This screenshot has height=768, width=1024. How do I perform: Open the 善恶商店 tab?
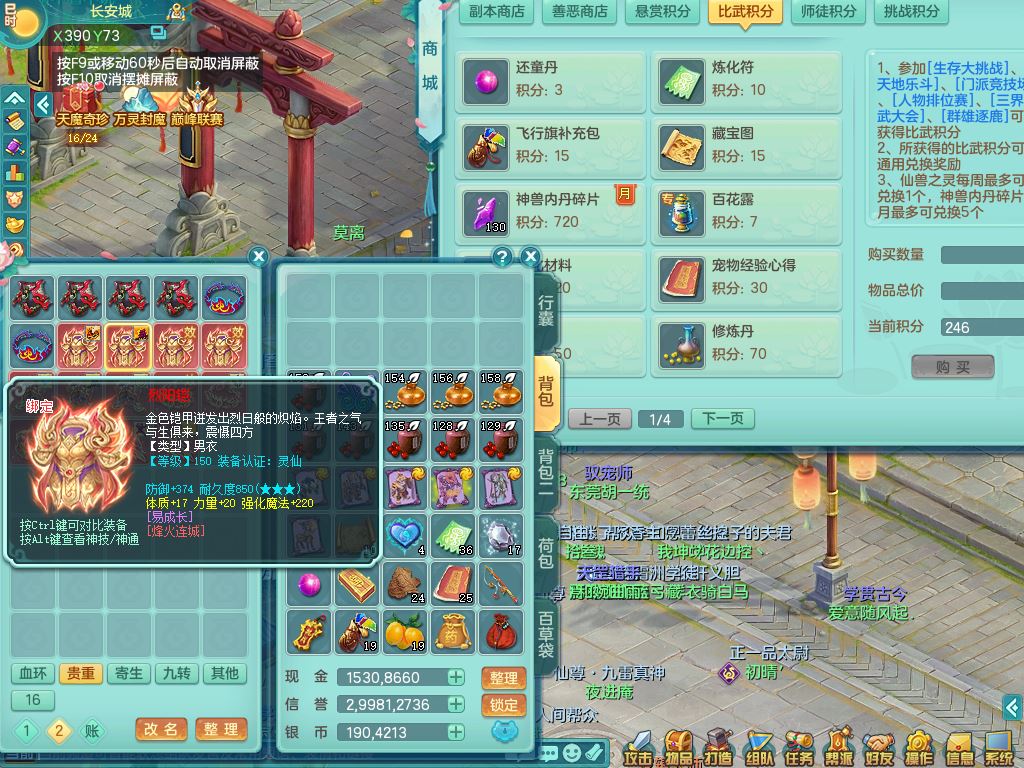(580, 12)
